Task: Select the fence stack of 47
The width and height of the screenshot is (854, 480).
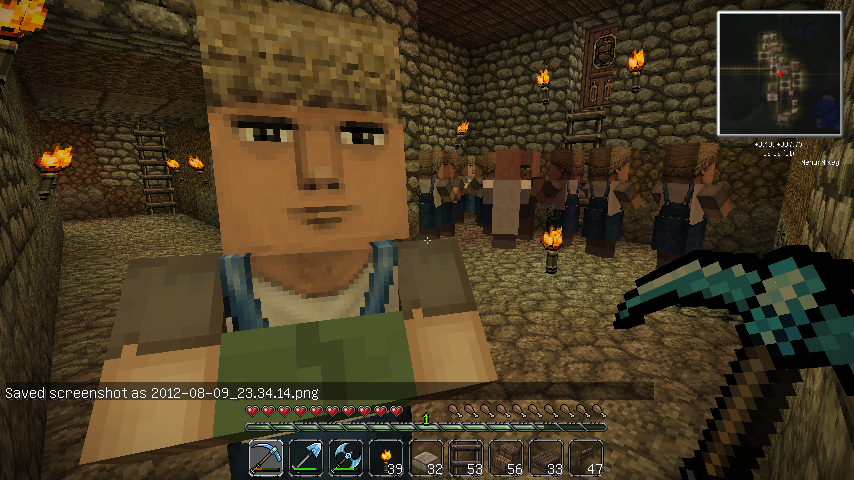Action: click(x=587, y=458)
